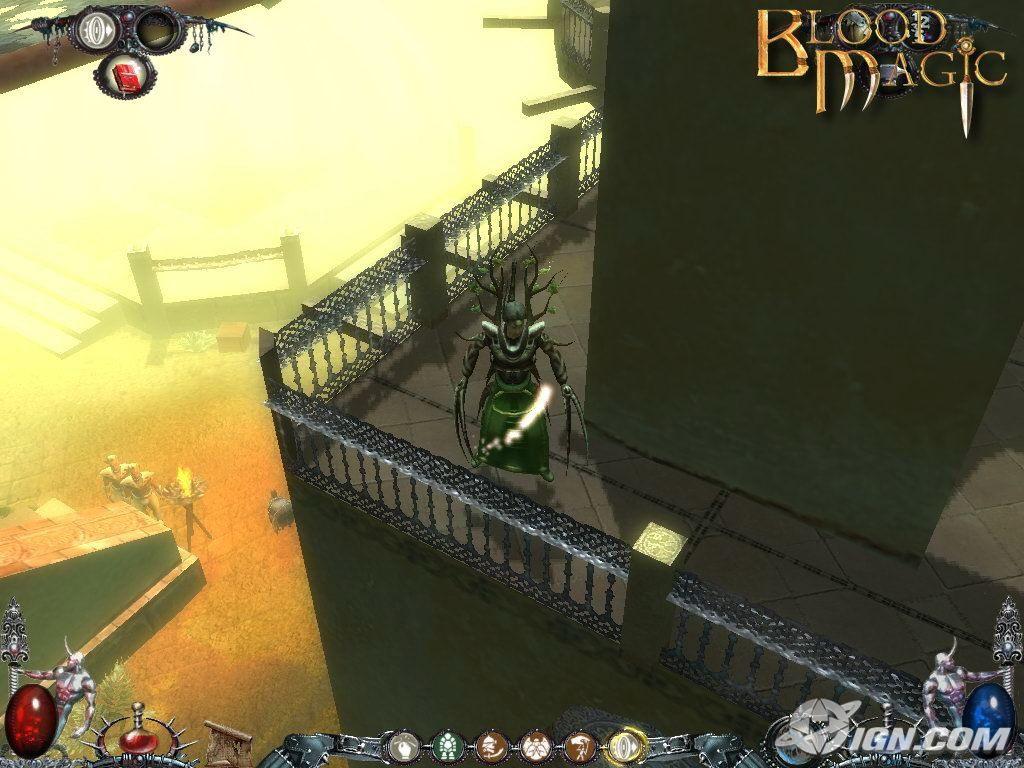Open the red spellbook
This screenshot has width=1024, height=768.
tap(124, 76)
